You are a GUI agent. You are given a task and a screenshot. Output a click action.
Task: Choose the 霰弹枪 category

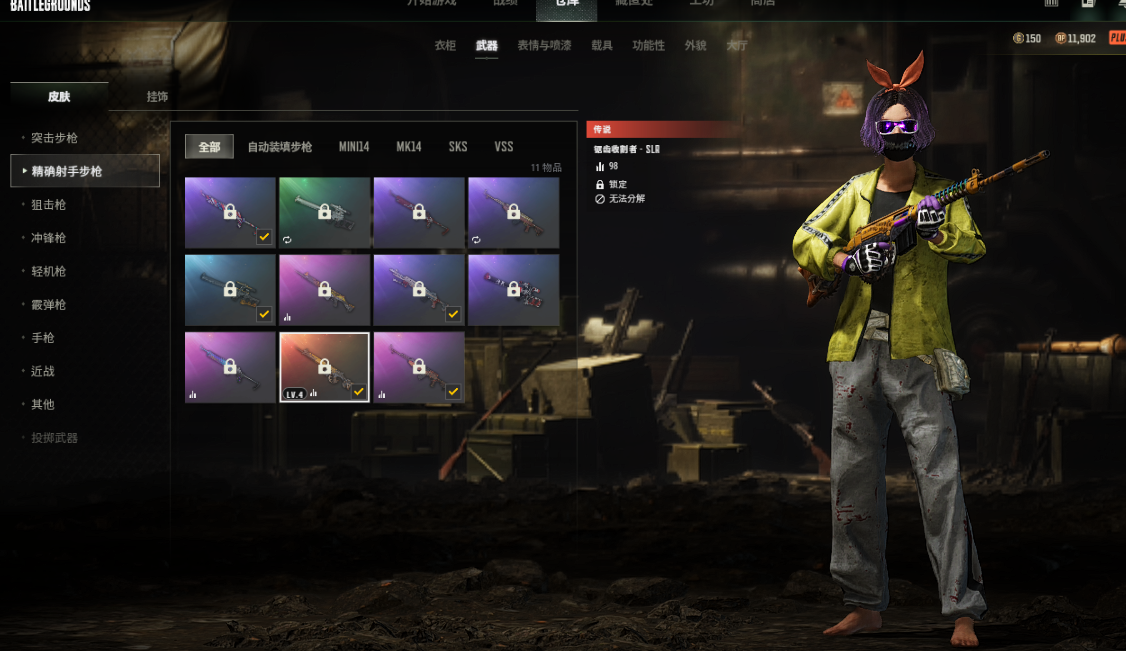pos(48,305)
